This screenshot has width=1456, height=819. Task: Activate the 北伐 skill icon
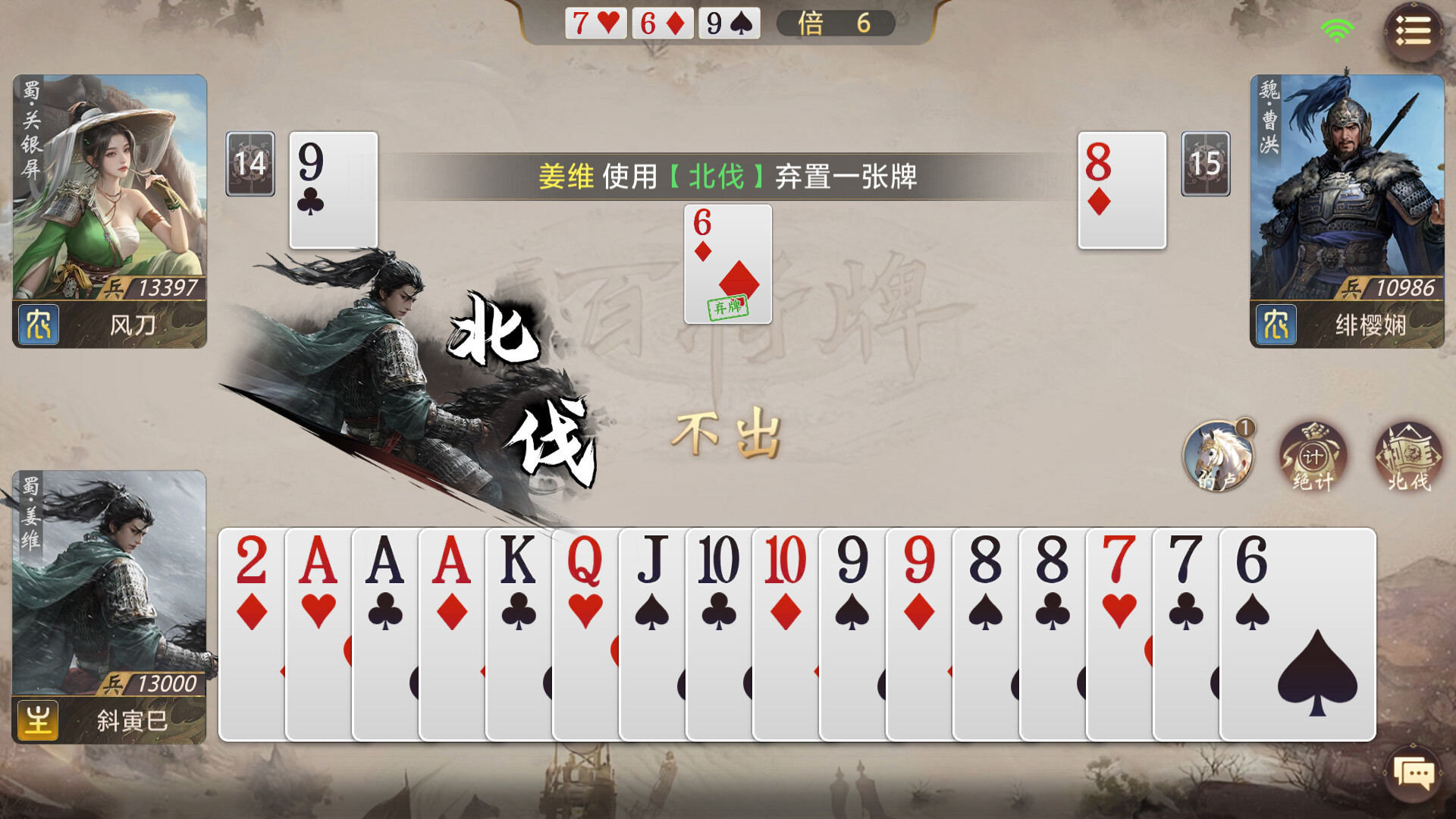coord(1407,455)
